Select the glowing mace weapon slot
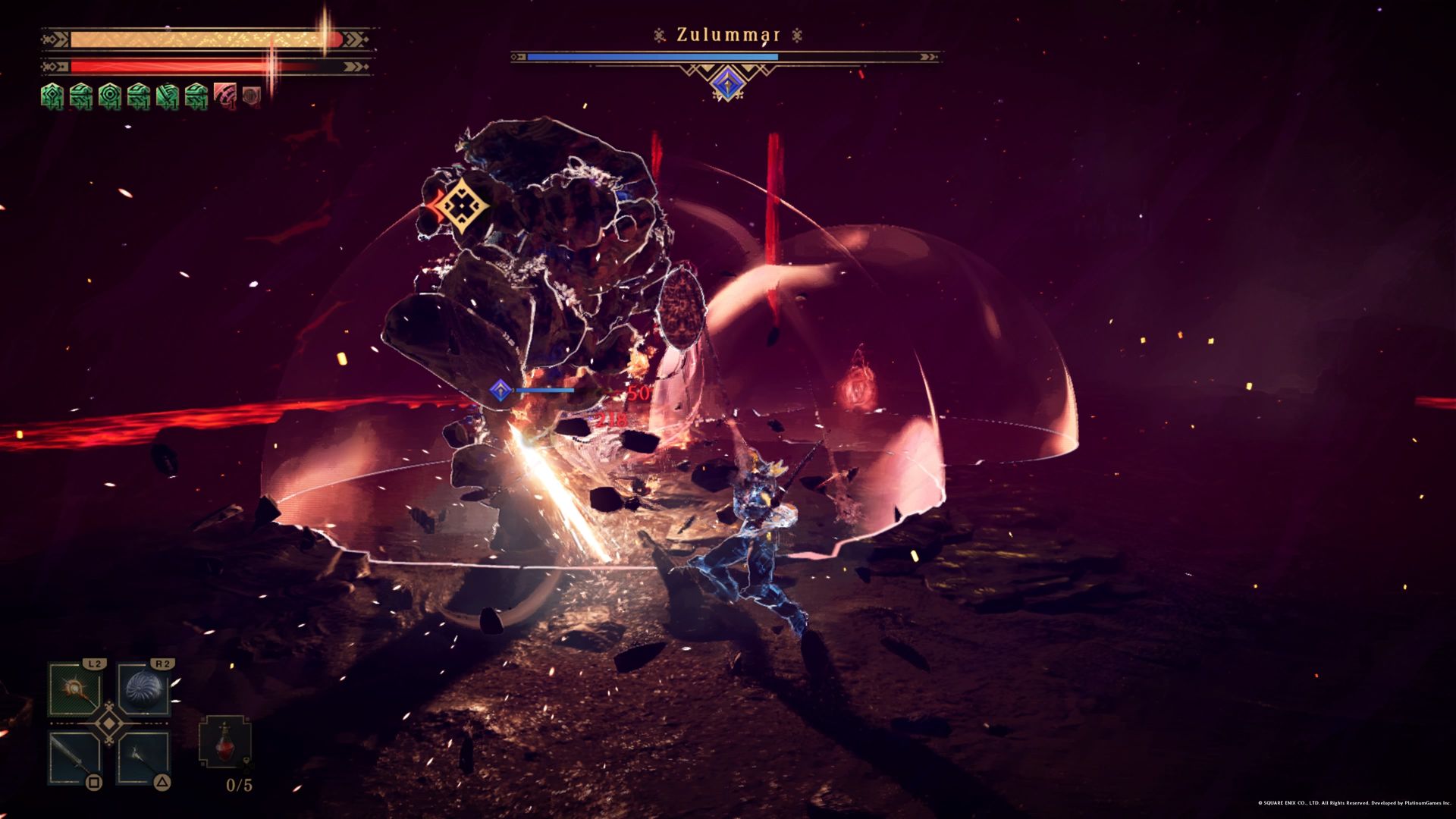 coord(74,689)
